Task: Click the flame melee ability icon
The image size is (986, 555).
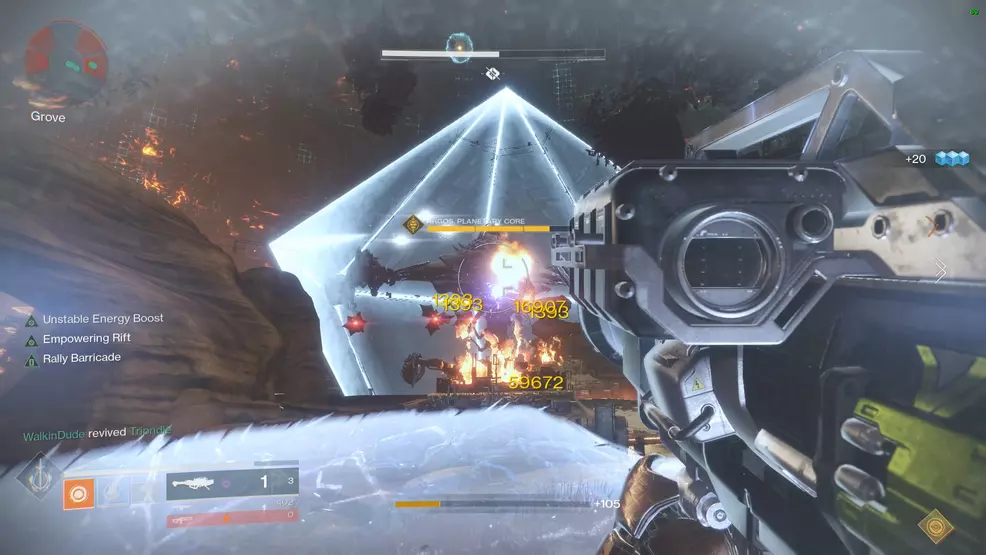Action: pos(112,492)
